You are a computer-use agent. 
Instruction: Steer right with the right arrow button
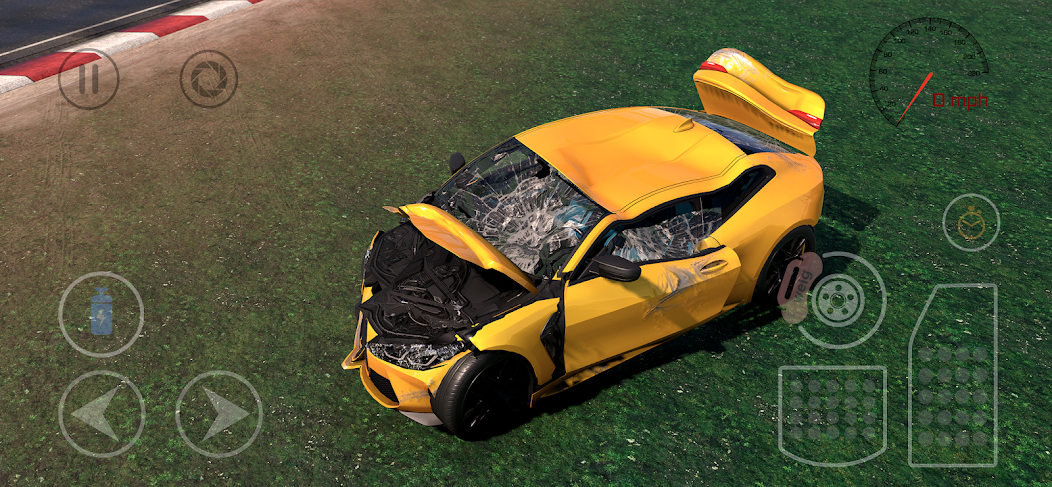[219, 414]
